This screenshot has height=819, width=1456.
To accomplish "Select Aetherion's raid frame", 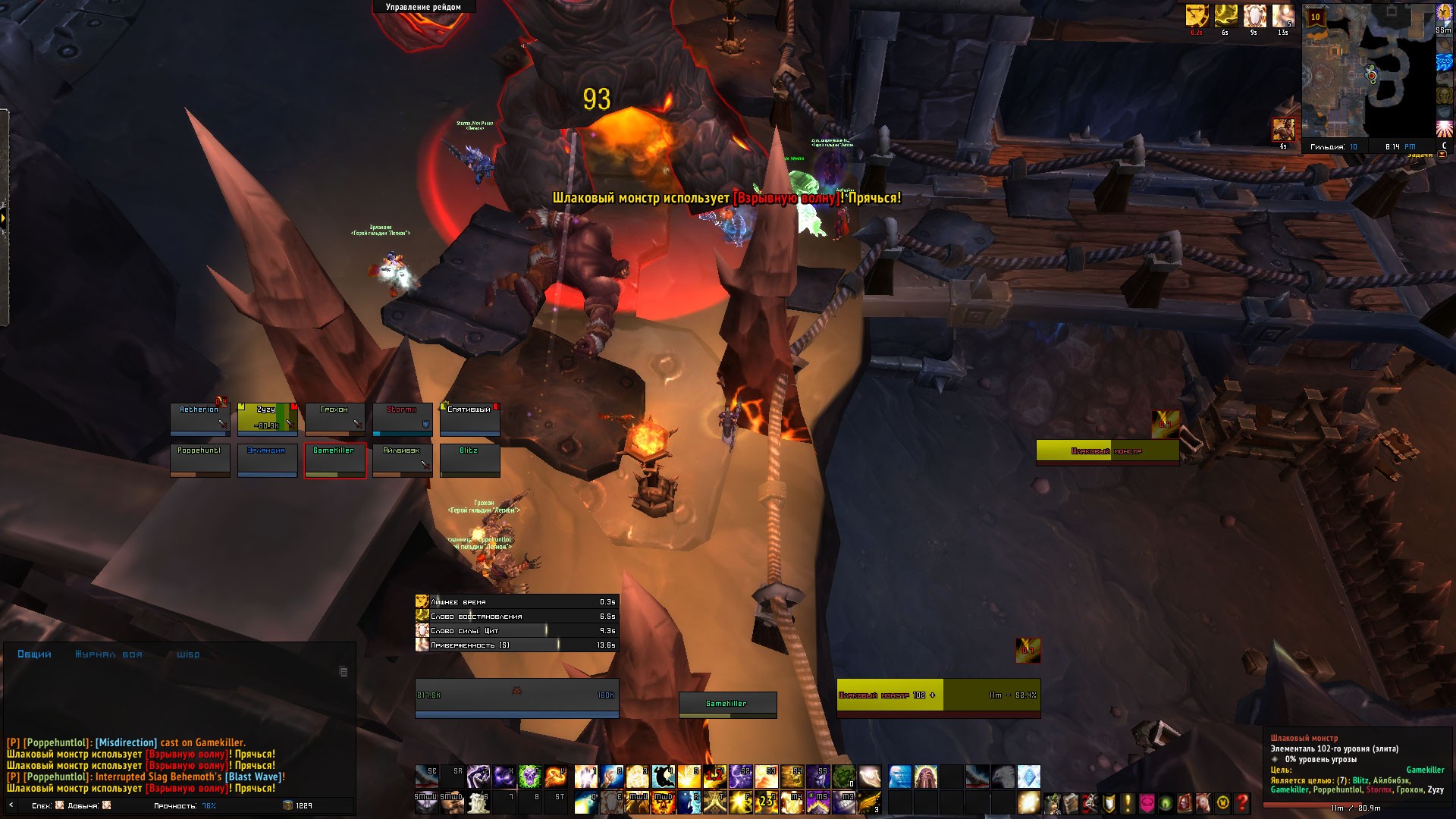I will tap(200, 419).
